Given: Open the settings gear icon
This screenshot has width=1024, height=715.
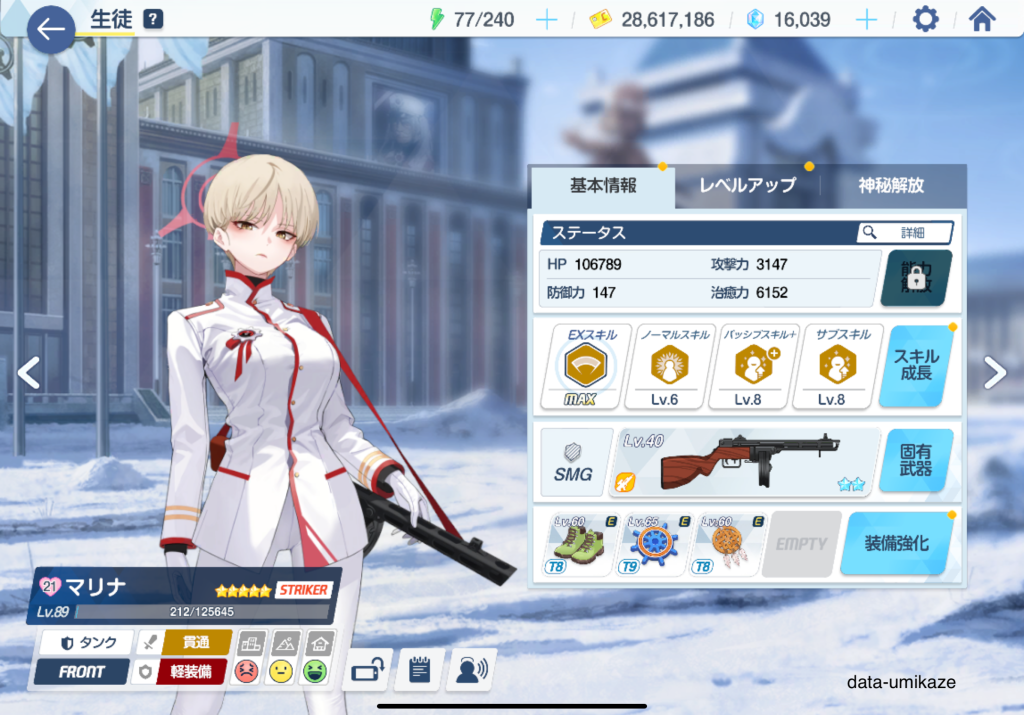Looking at the screenshot, I should 926,20.
